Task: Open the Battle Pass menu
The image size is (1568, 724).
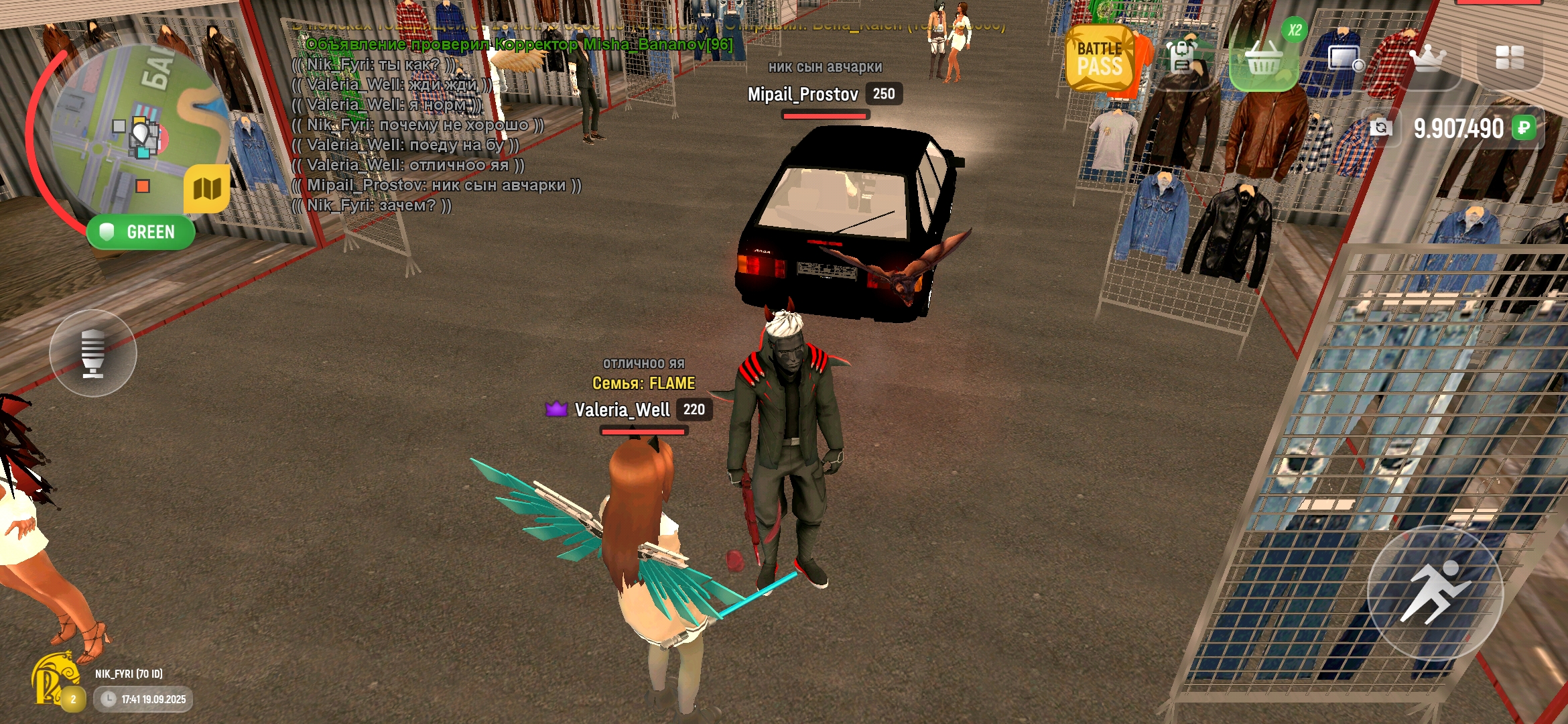Action: (1100, 59)
